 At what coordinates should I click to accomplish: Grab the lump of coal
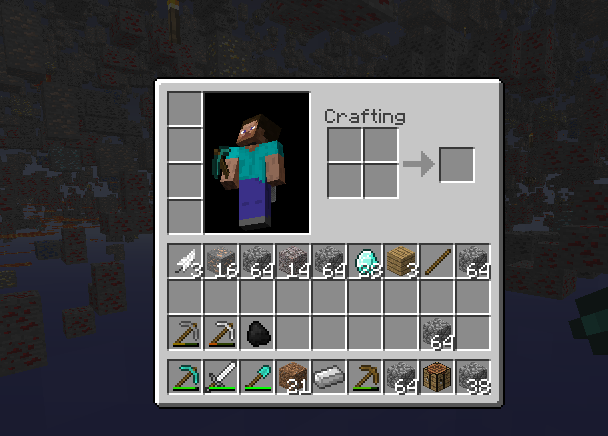(x=257, y=333)
